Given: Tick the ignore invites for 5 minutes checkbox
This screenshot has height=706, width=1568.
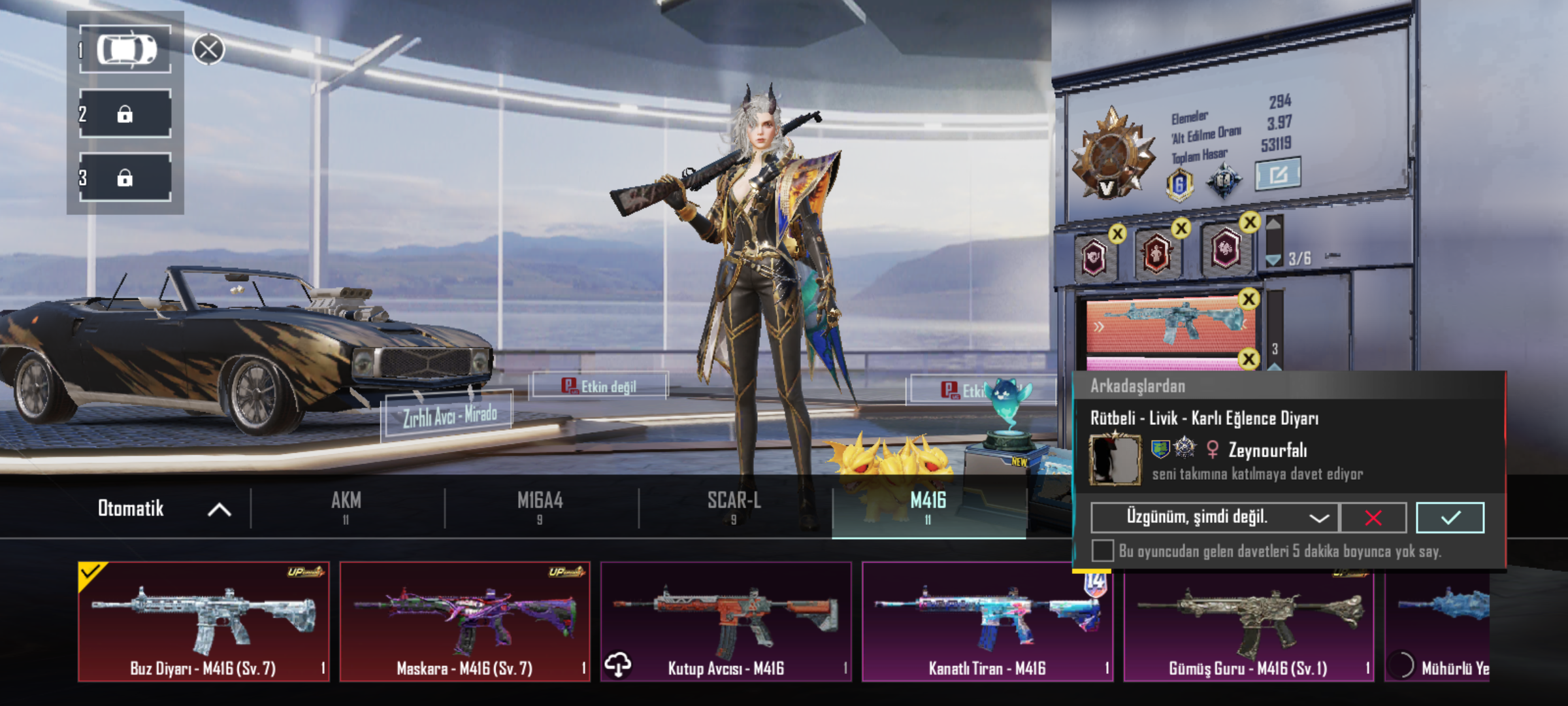Looking at the screenshot, I should click(x=1103, y=550).
